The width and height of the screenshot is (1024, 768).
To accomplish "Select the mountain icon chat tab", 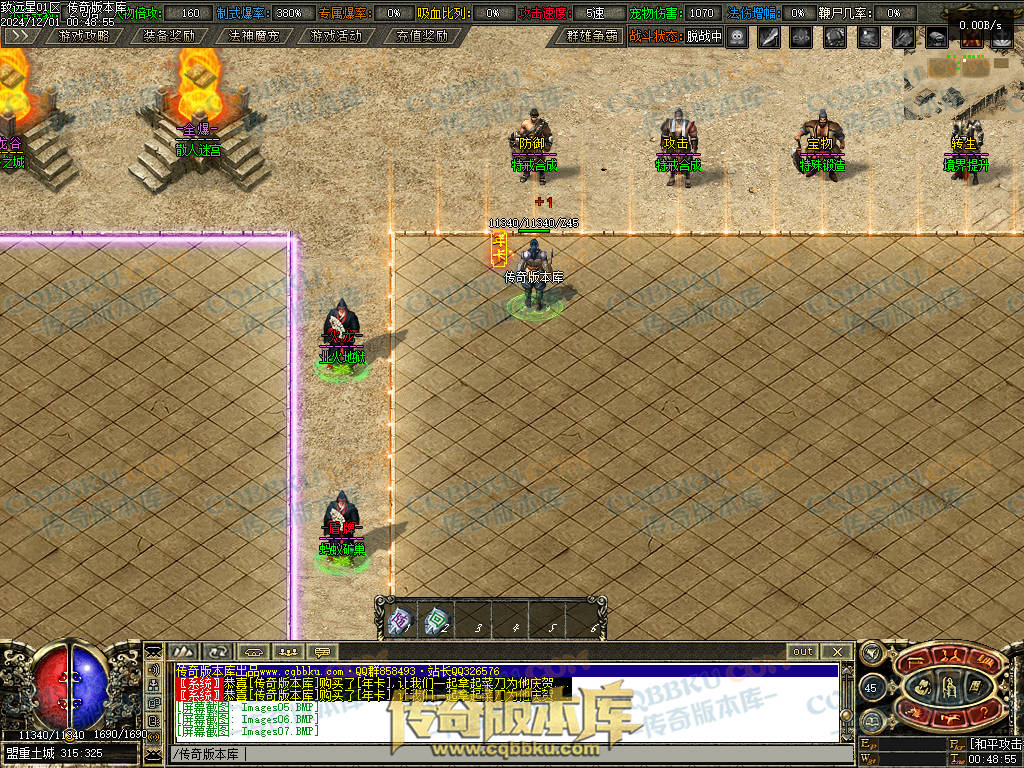I will (x=183, y=652).
